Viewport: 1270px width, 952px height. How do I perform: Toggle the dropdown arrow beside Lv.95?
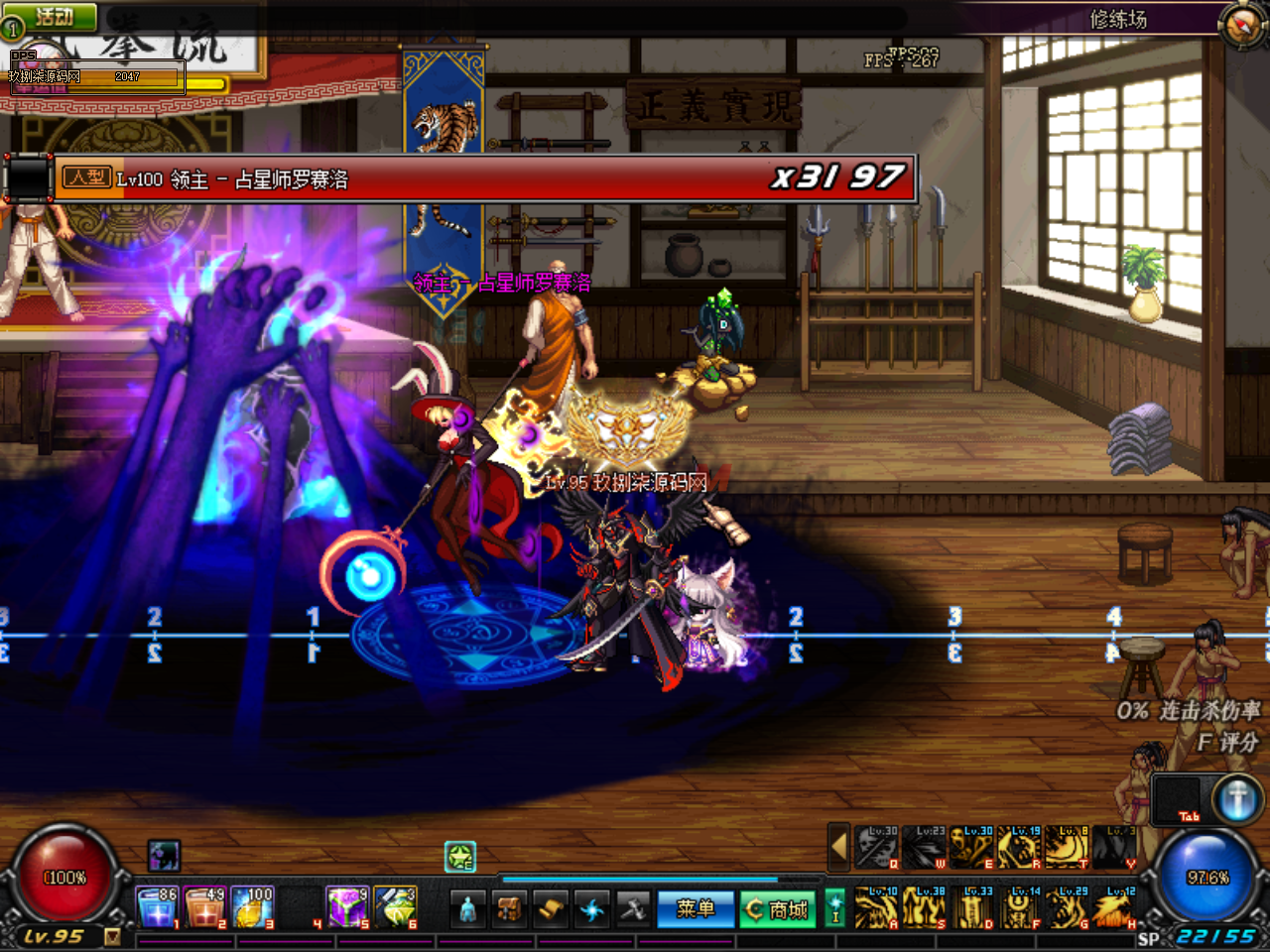pyautogui.click(x=112, y=936)
